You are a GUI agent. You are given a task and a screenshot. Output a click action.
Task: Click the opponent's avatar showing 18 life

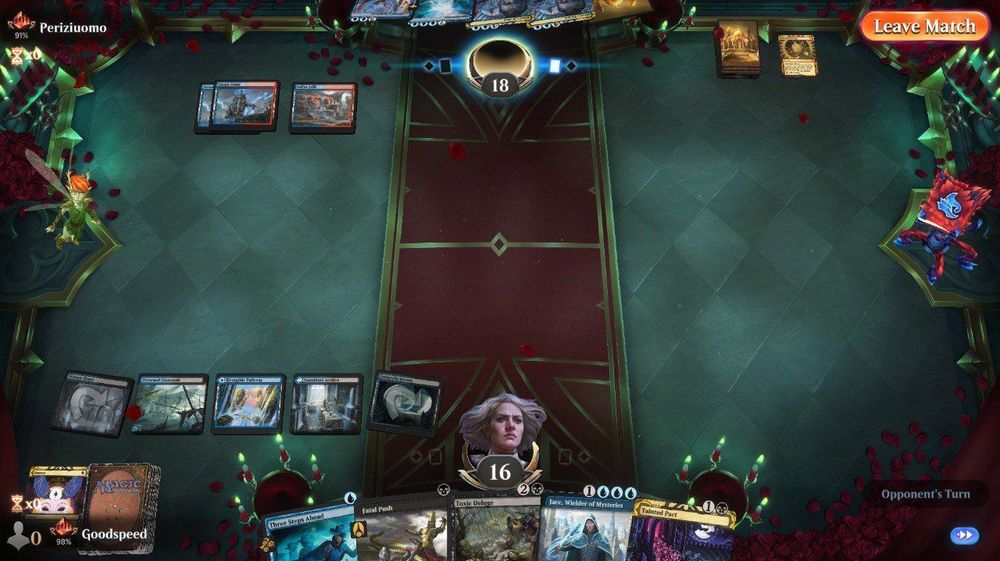tap(499, 66)
